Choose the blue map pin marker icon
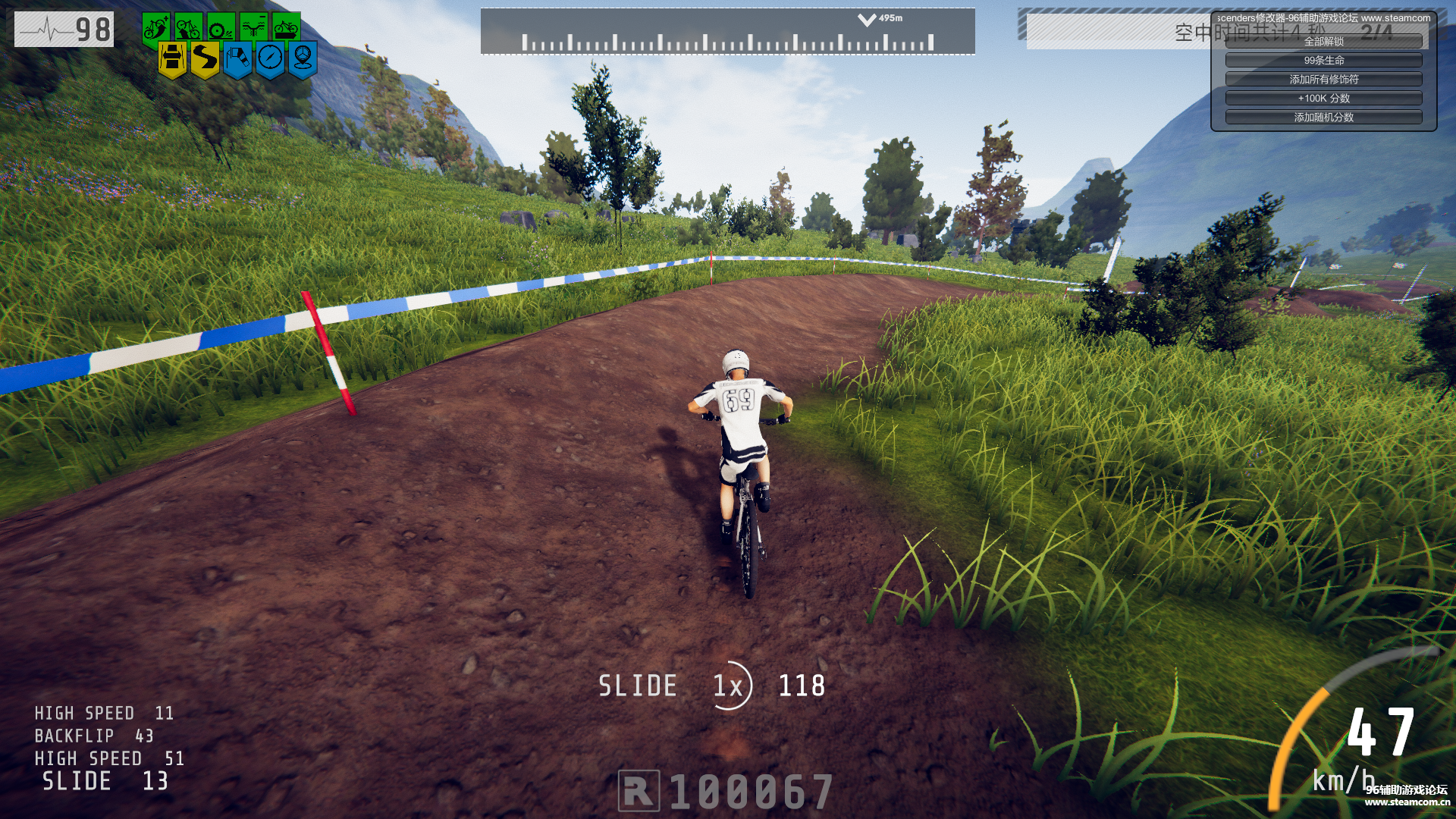The image size is (1456, 819). (x=303, y=58)
